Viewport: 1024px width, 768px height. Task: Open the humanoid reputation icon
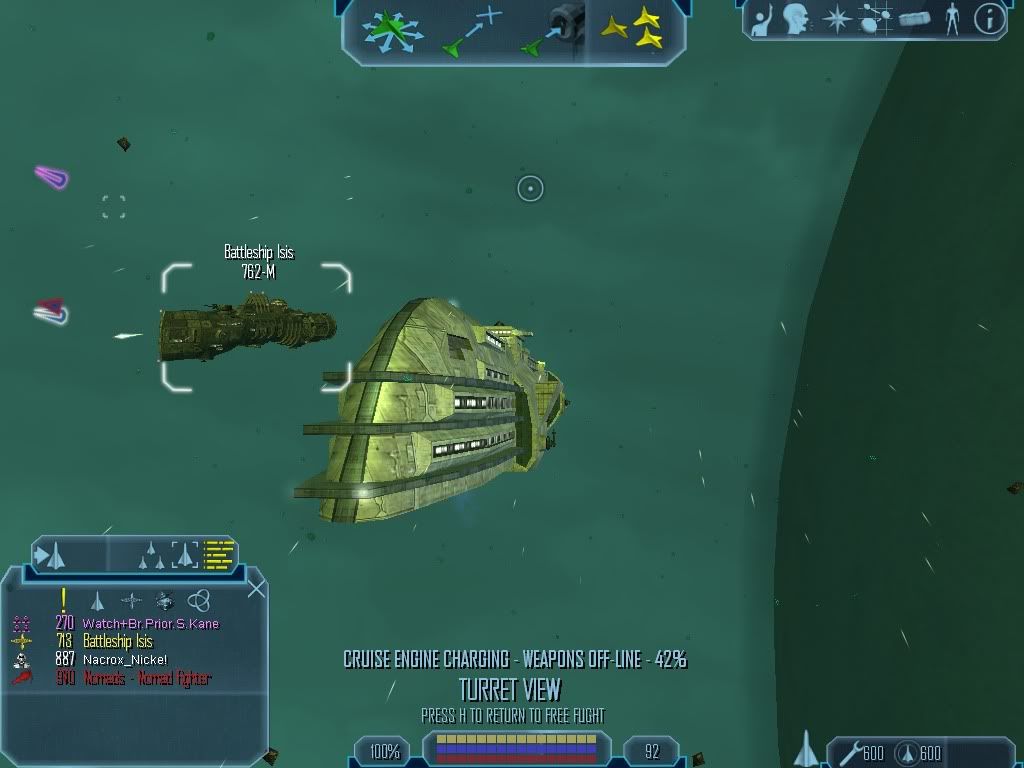point(953,18)
